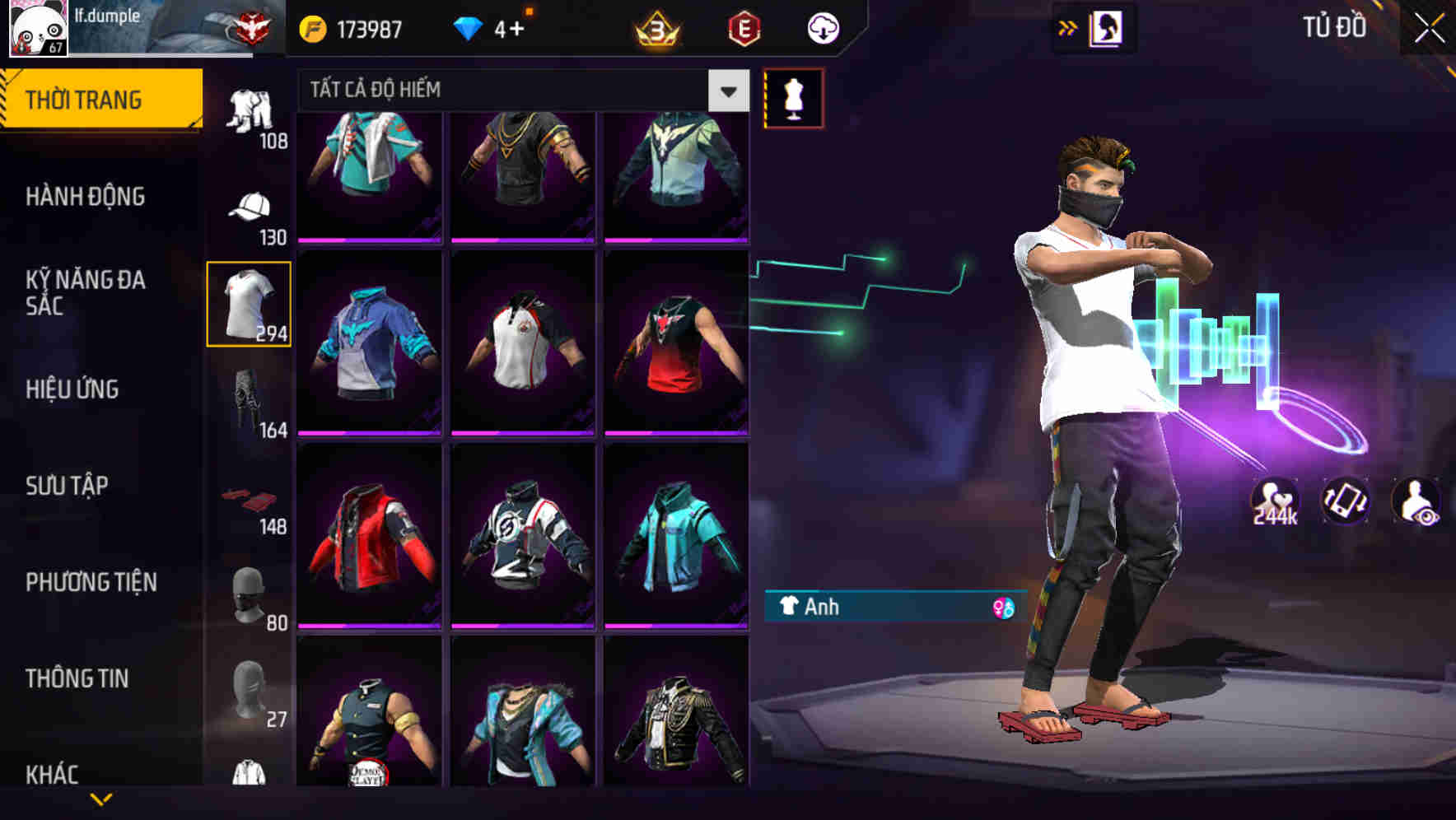Open the mask category showing 80 items
The width and height of the screenshot is (1456, 820).
[x=250, y=594]
